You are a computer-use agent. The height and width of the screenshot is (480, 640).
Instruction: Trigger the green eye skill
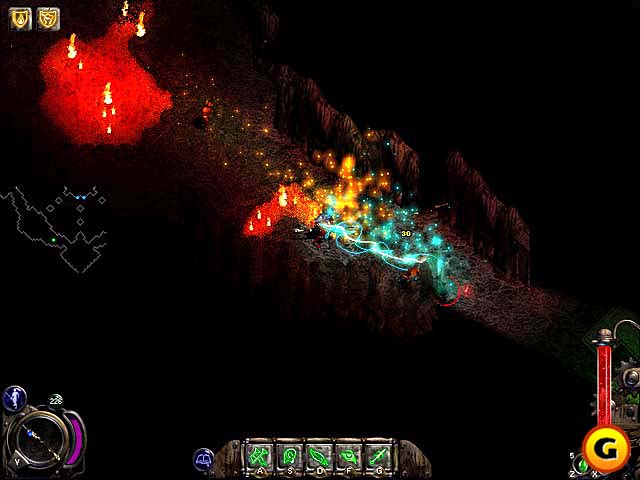click(348, 456)
